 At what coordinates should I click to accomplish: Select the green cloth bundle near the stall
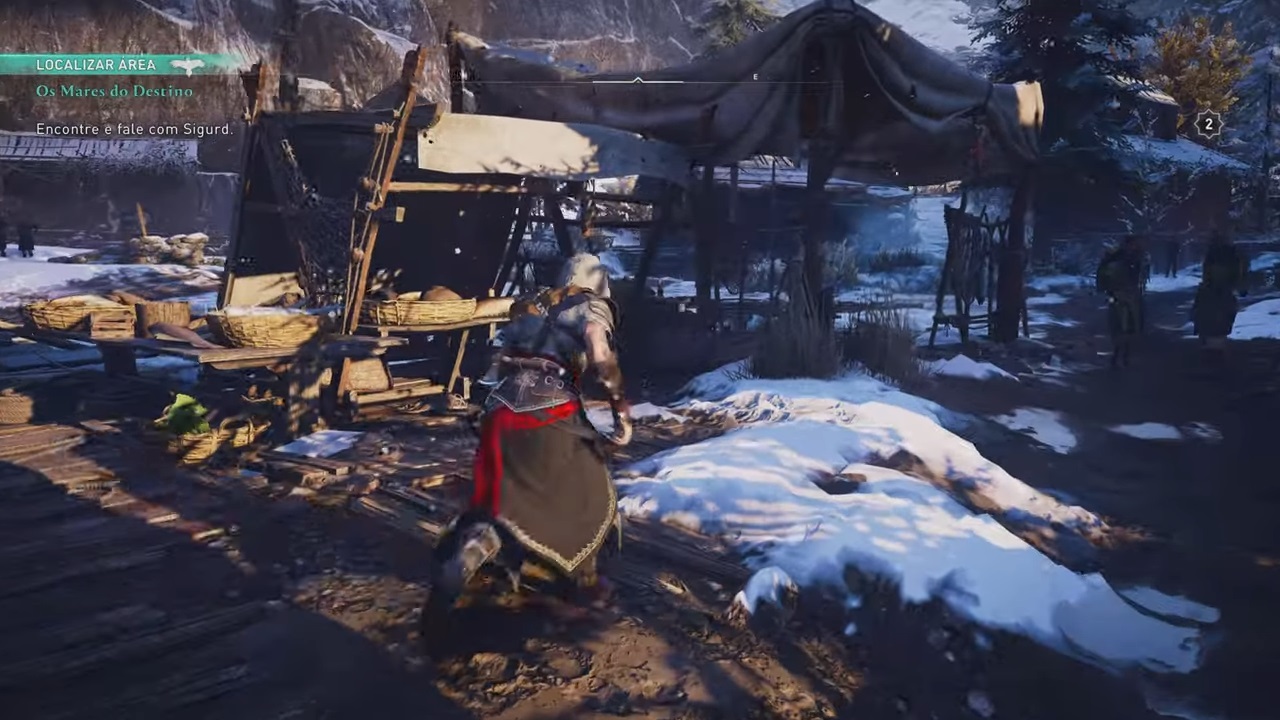tap(182, 417)
